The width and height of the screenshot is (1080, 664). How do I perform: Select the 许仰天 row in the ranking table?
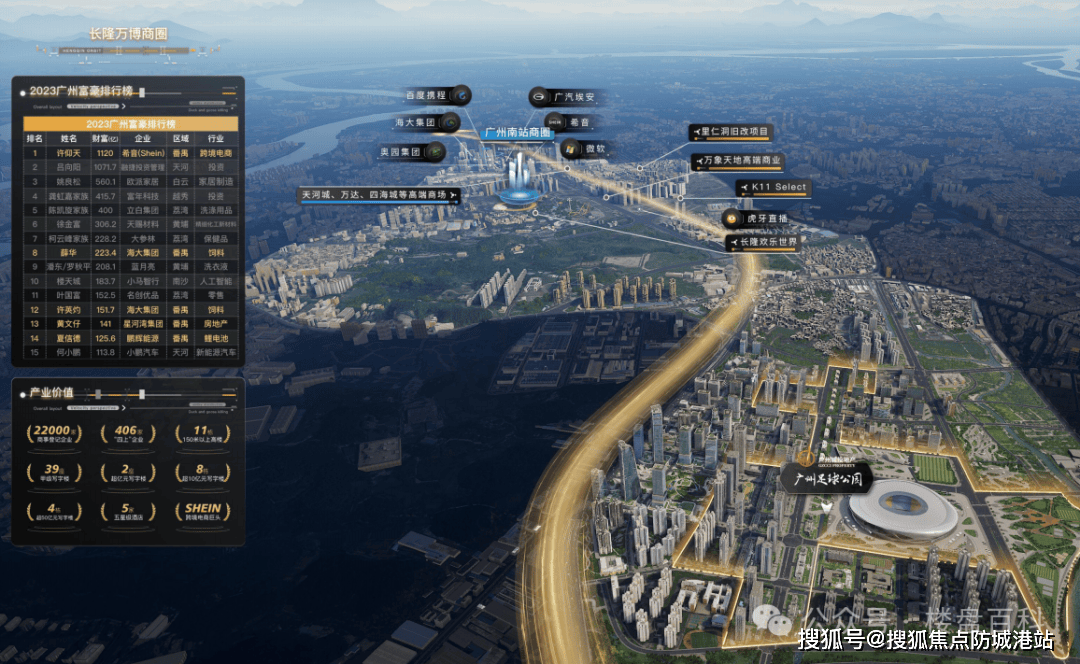click(x=130, y=153)
